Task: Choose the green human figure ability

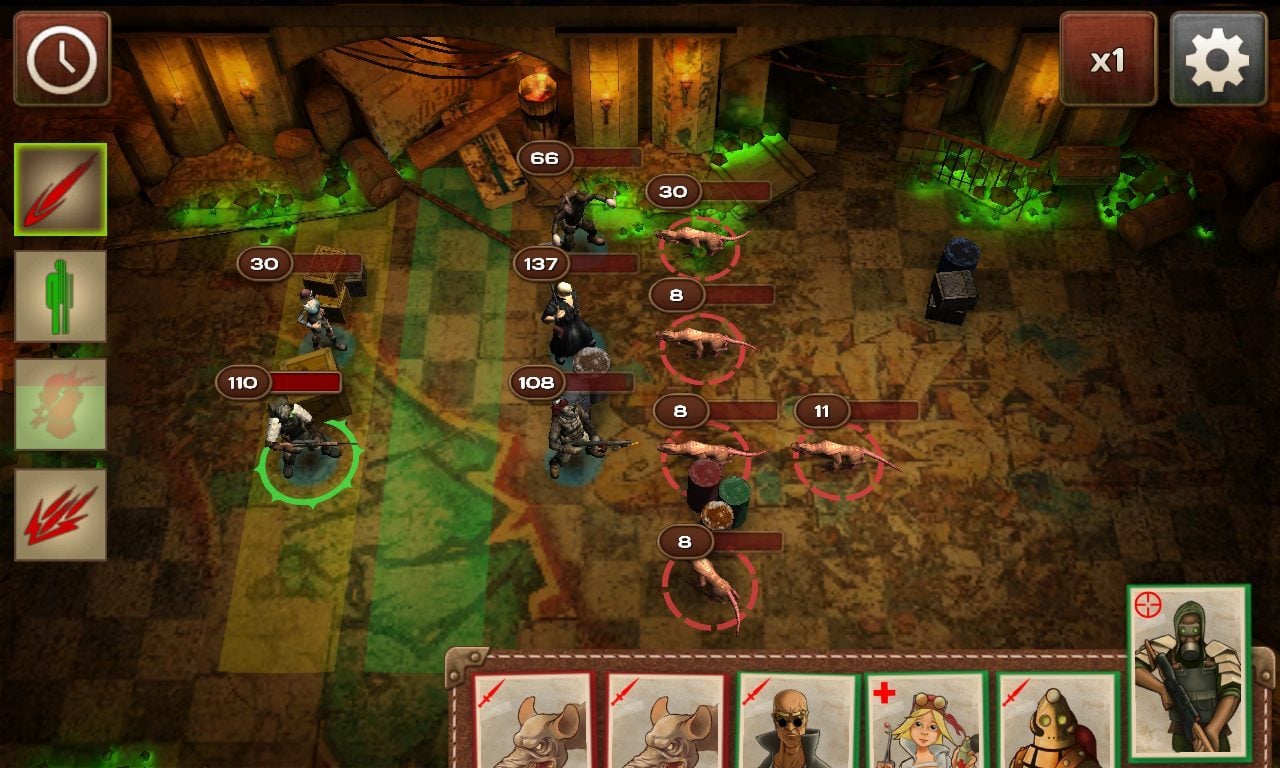Action: (x=60, y=296)
